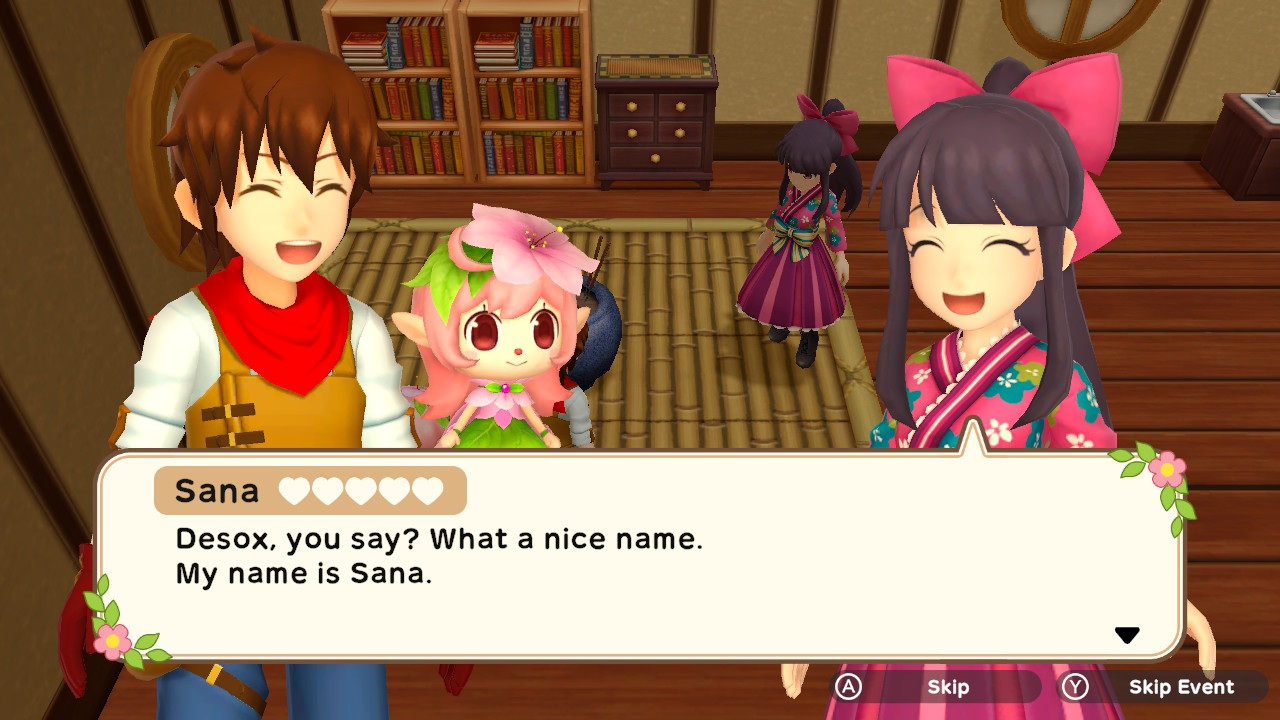Click the continue arrow in the dialogue box
This screenshot has width=1280, height=720.
1128,633
